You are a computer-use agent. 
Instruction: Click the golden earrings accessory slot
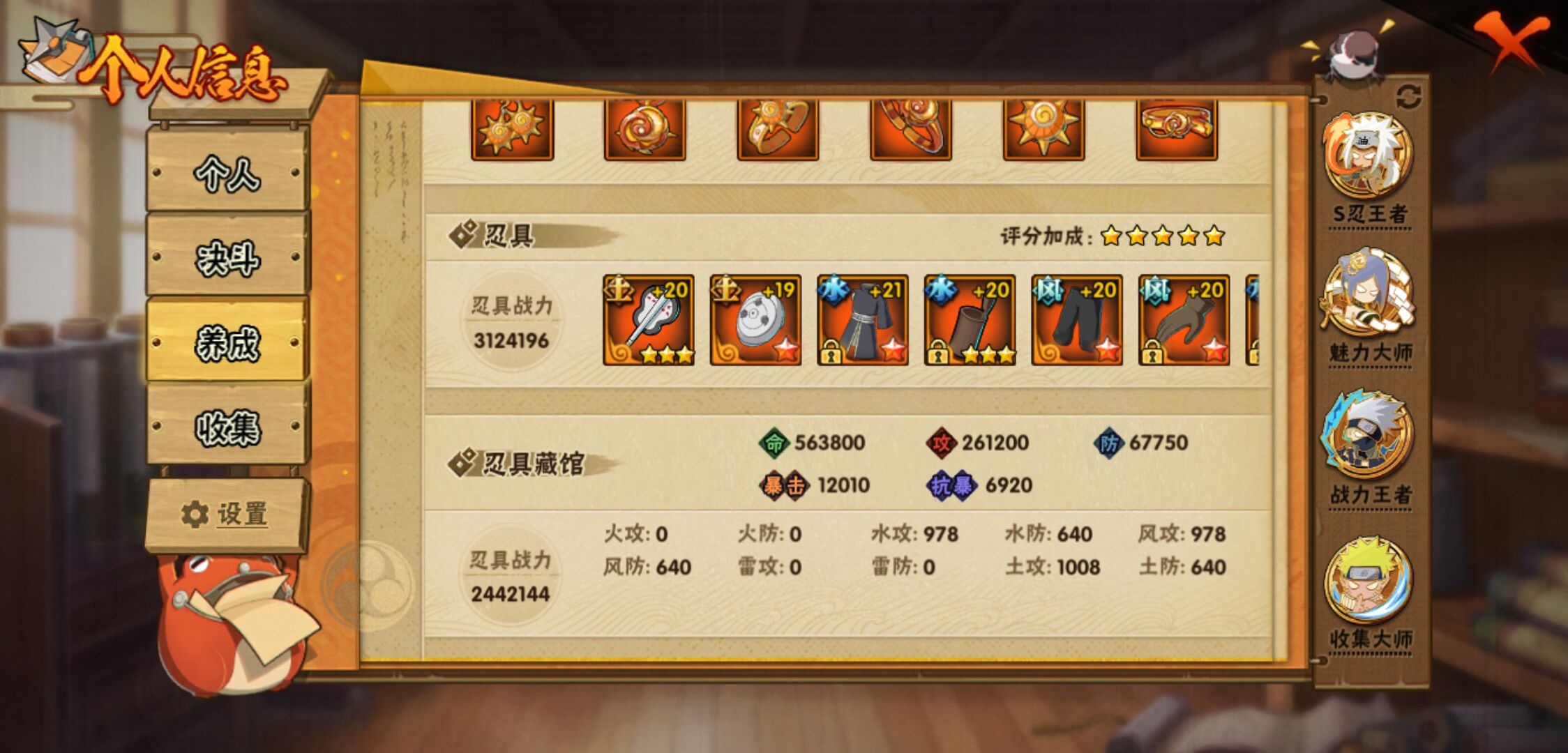pyautogui.click(x=513, y=129)
